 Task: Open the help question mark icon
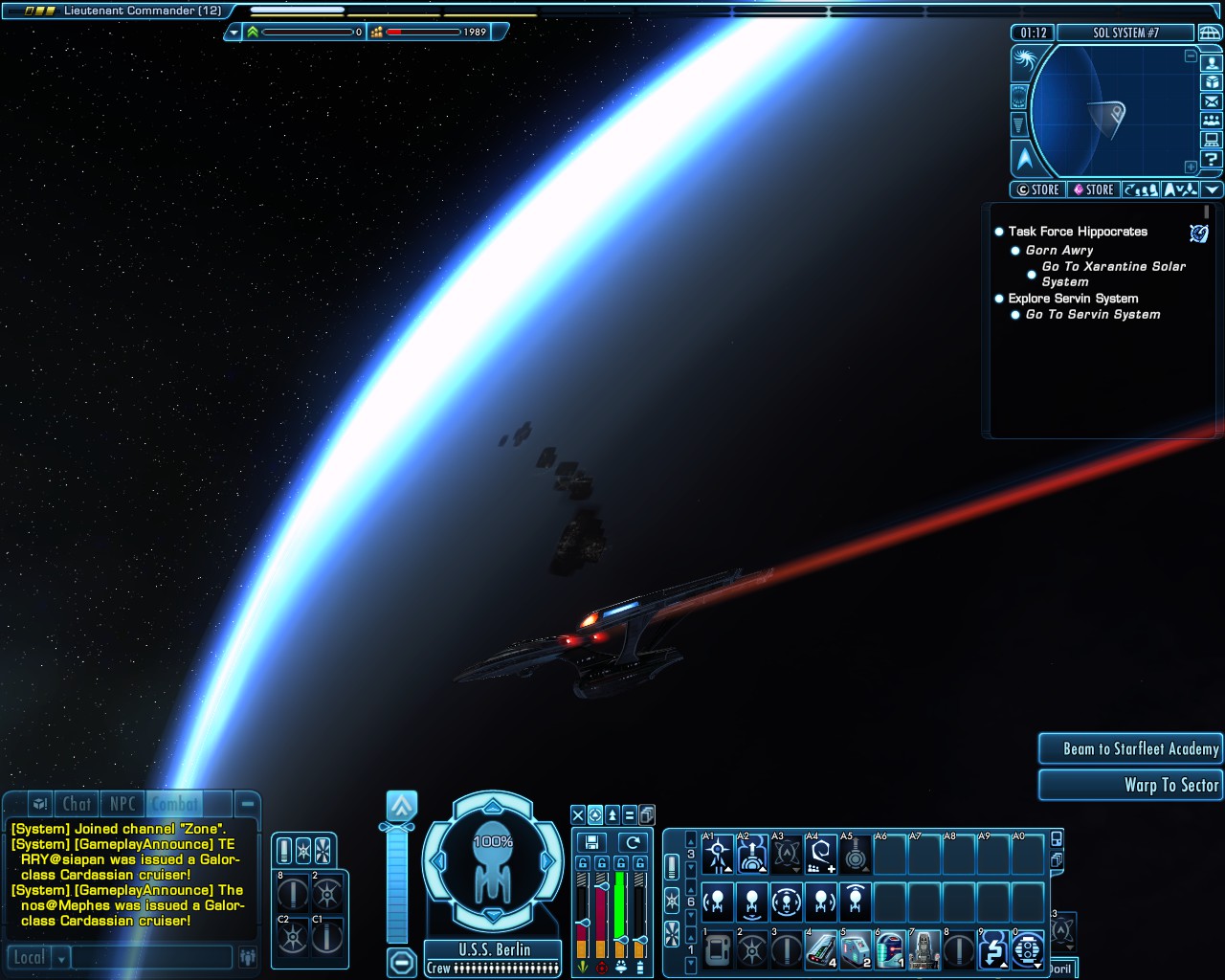tap(1212, 159)
